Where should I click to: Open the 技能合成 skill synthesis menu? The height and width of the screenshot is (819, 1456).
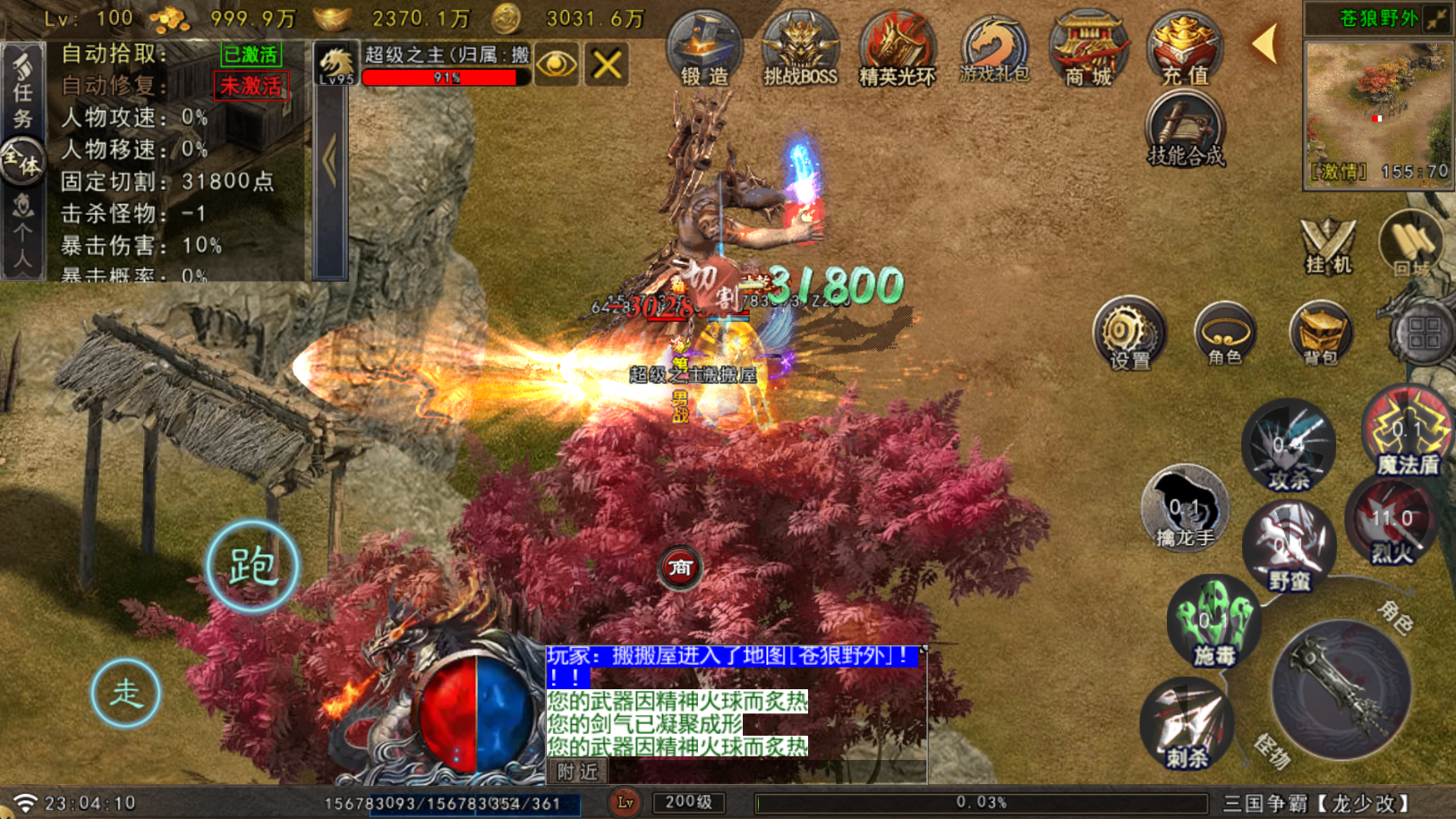click(1185, 132)
